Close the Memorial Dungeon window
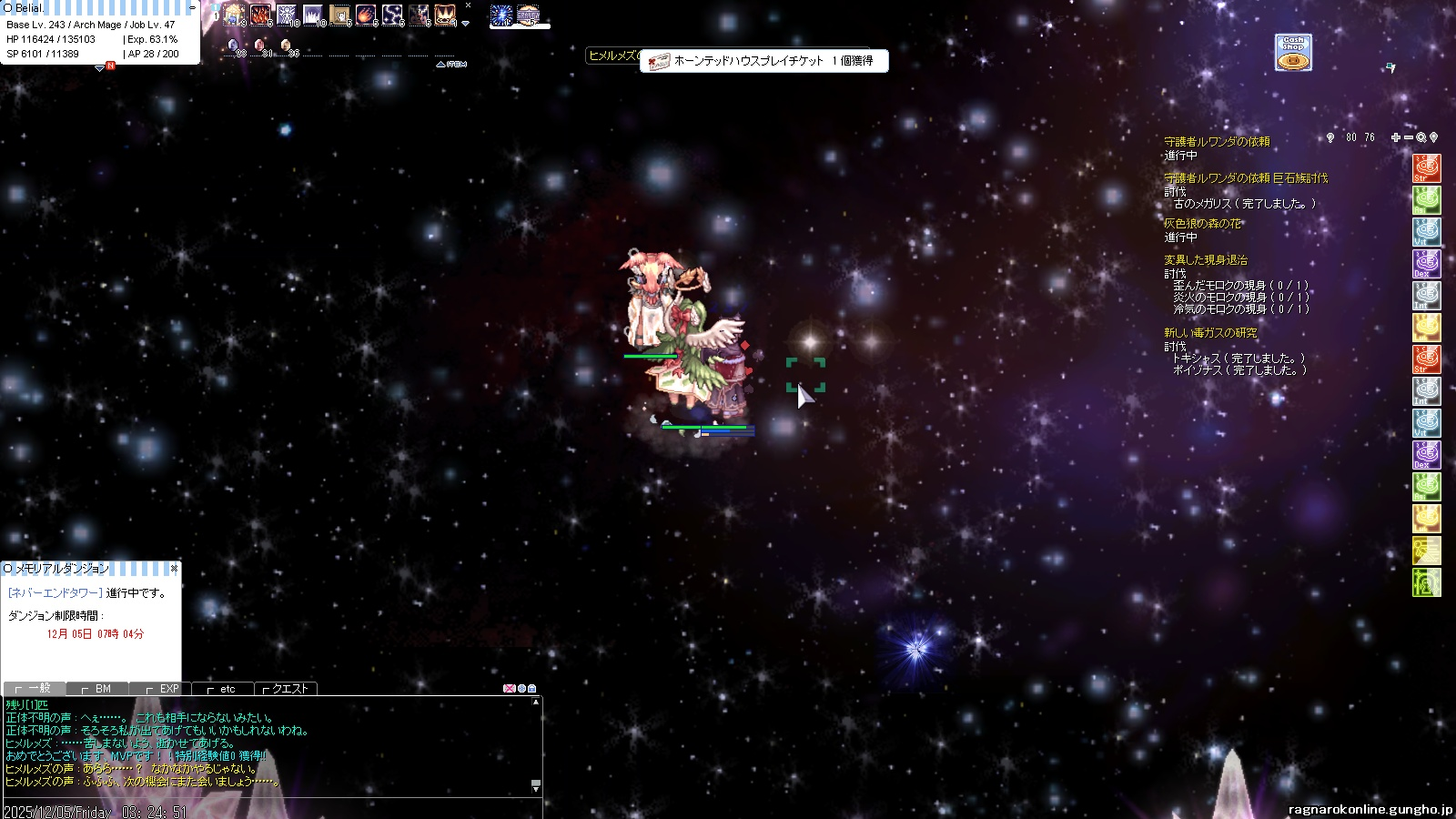The image size is (1456, 819). click(x=174, y=568)
